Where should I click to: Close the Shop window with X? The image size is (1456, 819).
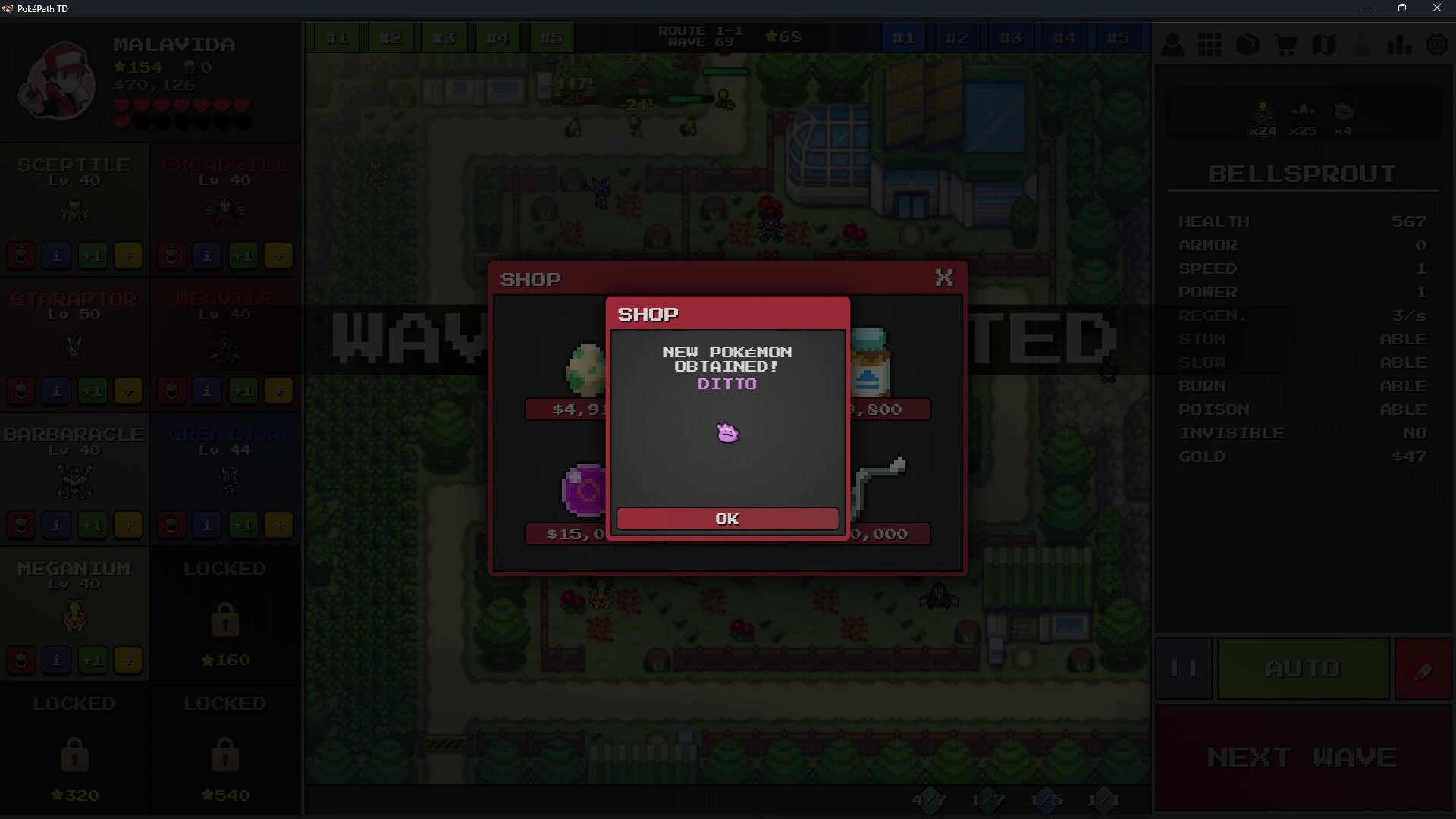click(x=944, y=278)
